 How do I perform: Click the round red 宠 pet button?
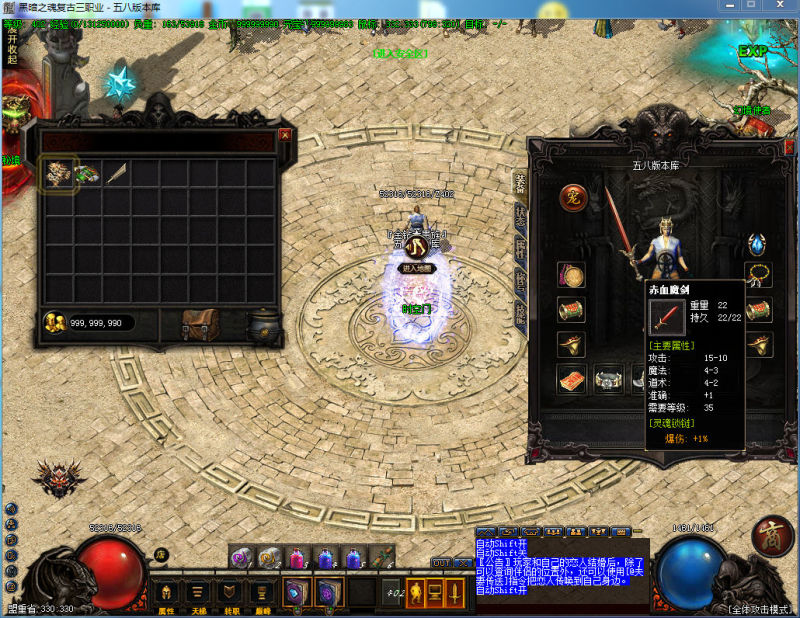[x=572, y=197]
